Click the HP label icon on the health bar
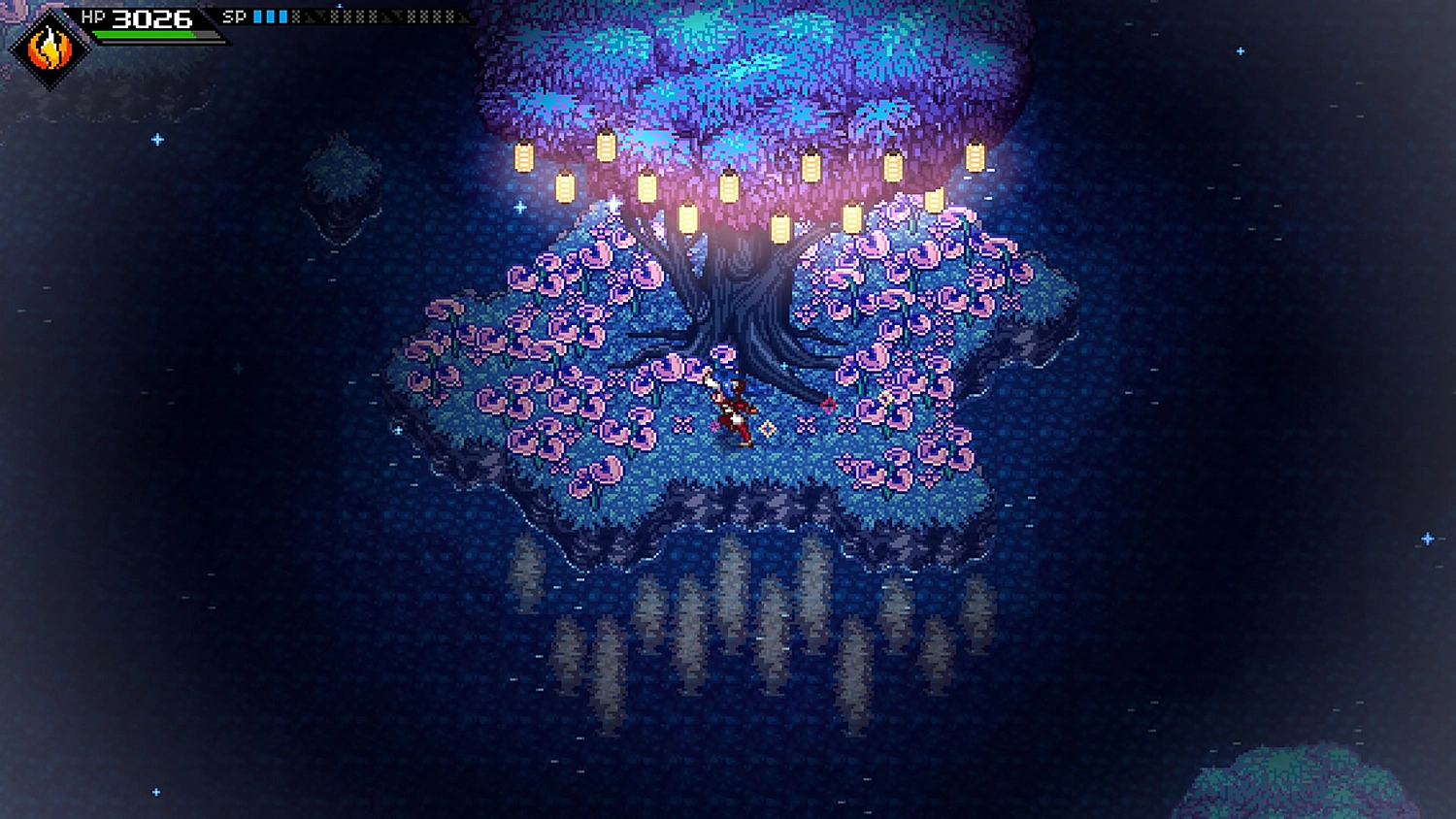The width and height of the screenshot is (1456, 819). [x=93, y=16]
